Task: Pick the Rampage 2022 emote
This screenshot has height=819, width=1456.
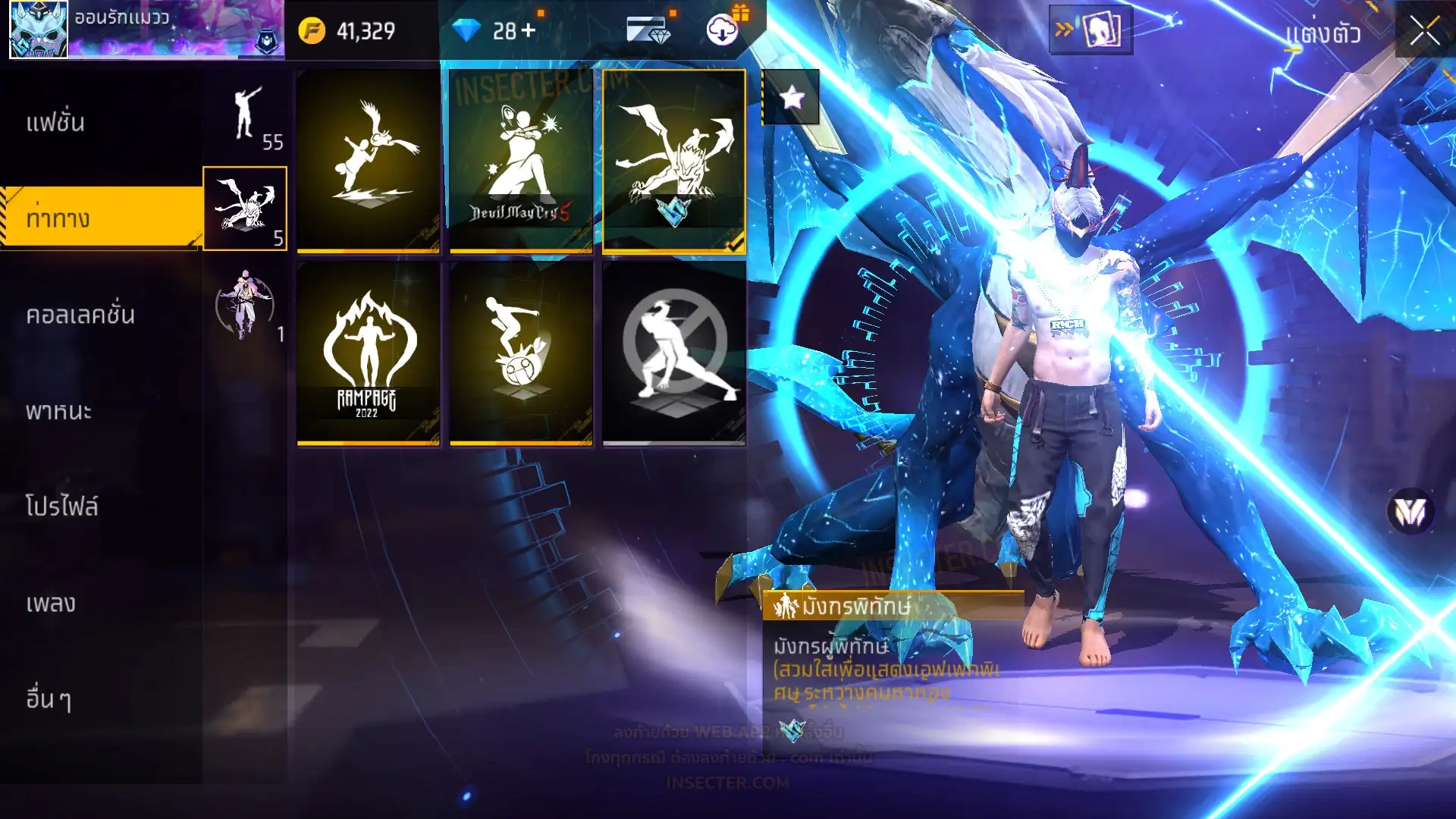Action: point(368,353)
